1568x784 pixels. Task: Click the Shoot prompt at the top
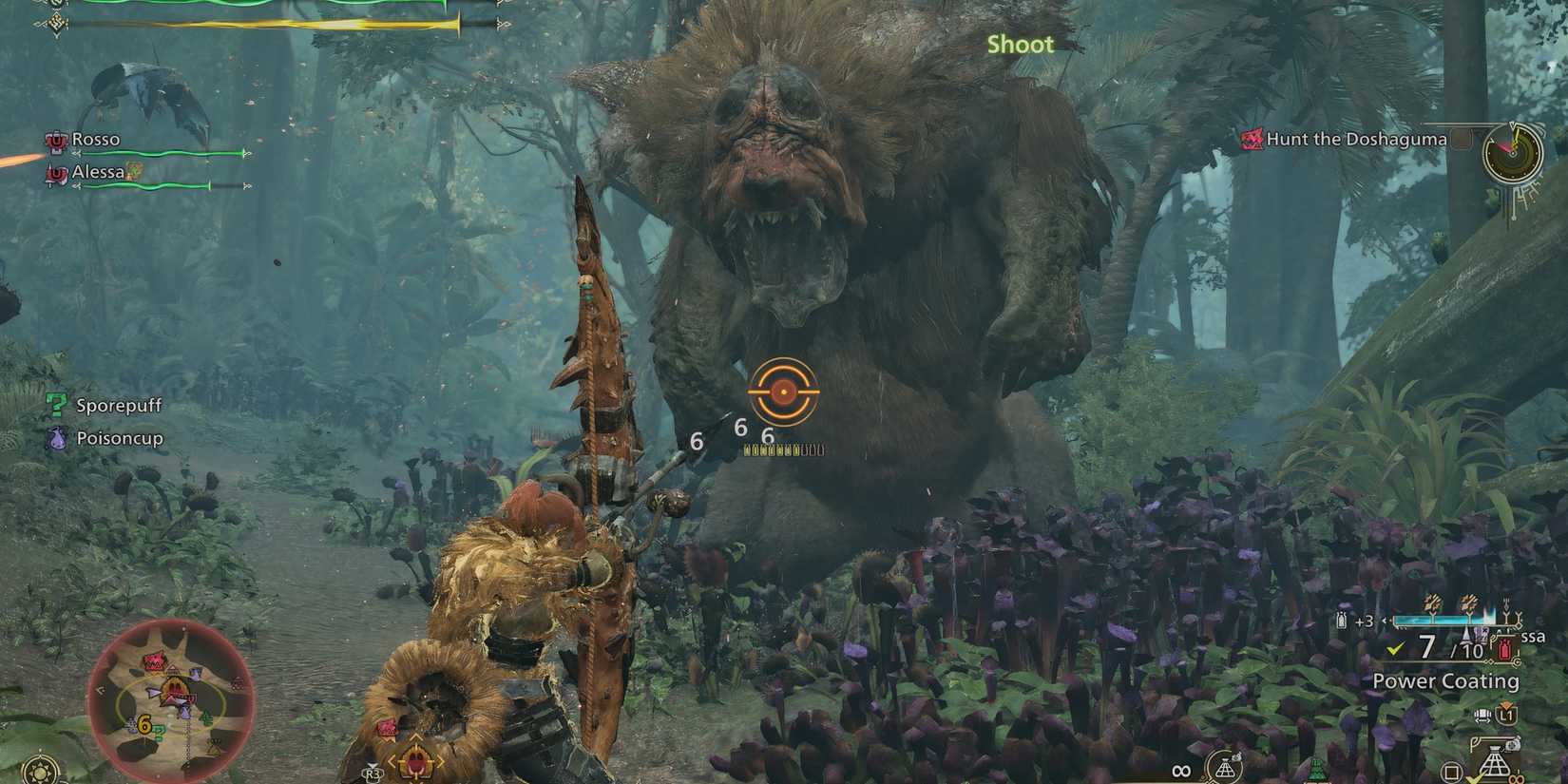coord(1021,43)
